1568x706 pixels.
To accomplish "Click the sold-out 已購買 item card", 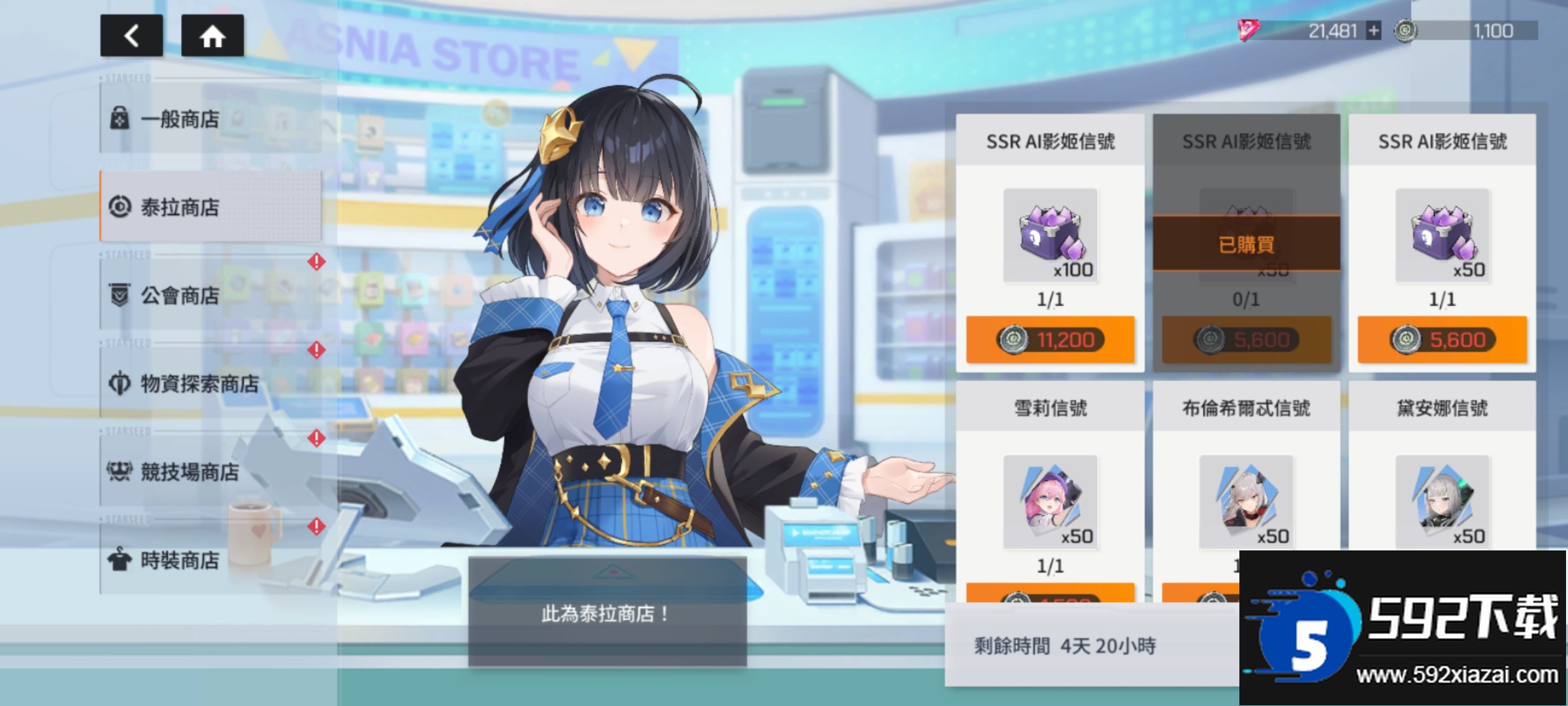I will click(x=1246, y=243).
